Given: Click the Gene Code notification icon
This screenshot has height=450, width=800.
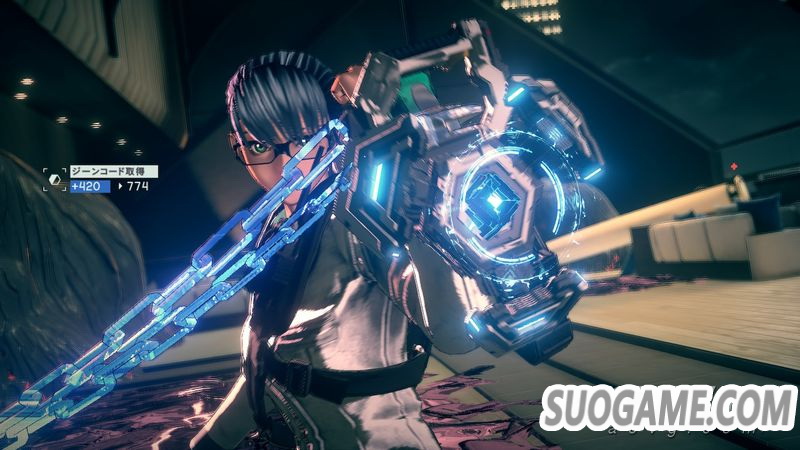Looking at the screenshot, I should click(55, 178).
